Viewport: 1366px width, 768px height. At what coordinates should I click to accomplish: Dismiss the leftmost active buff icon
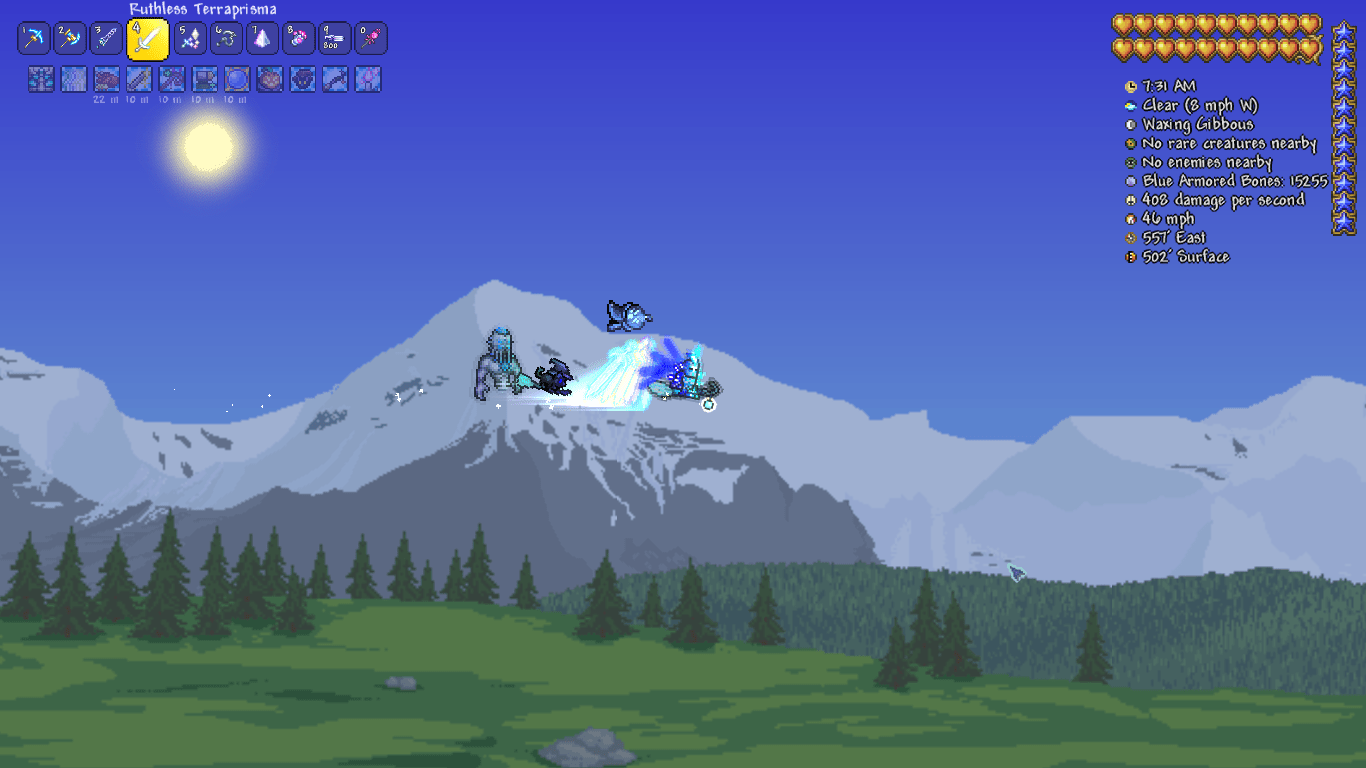40,79
